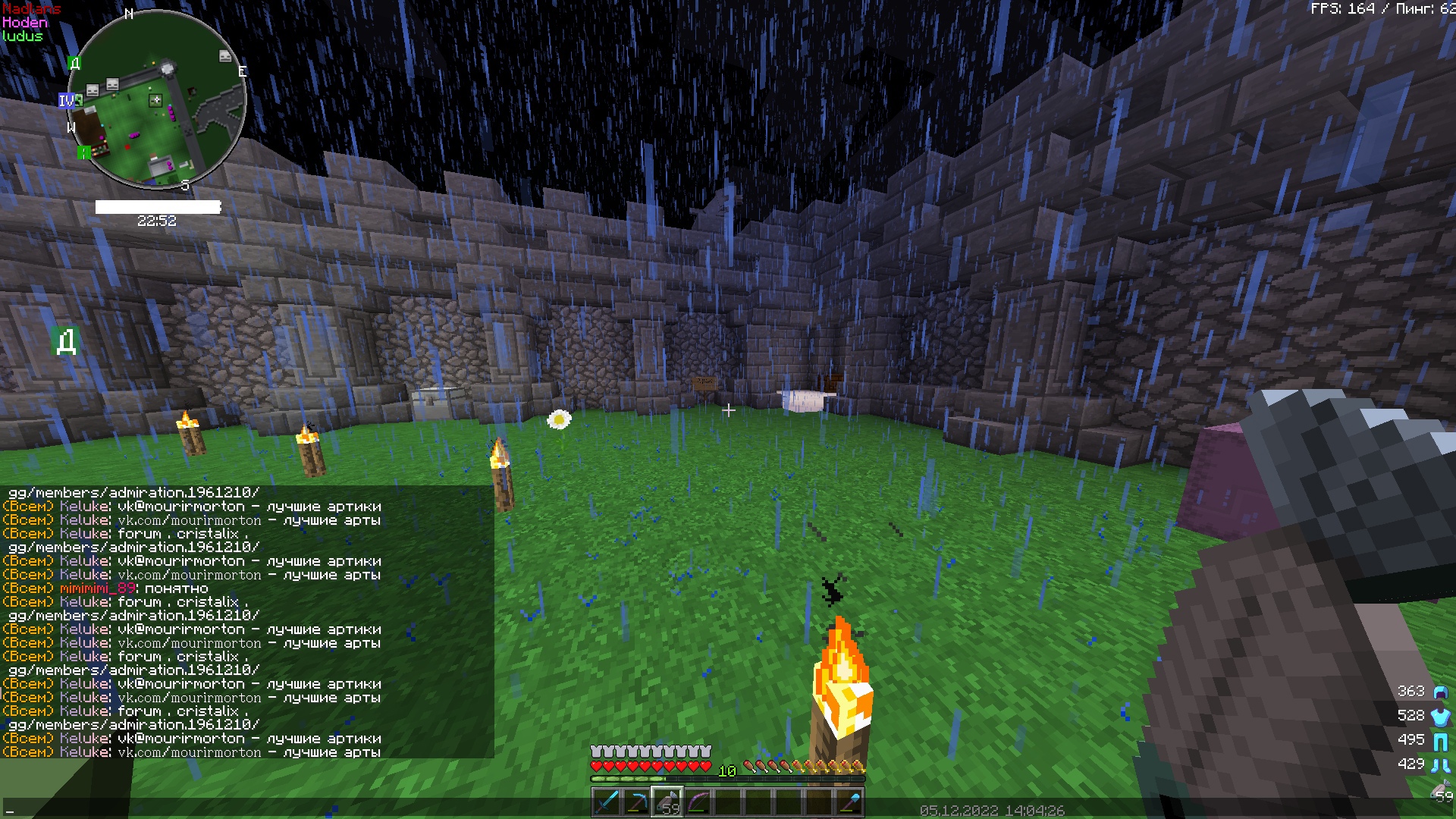Click the green Д waypoint on minimap edge
This screenshot has width=1456, height=819.
click(74, 63)
